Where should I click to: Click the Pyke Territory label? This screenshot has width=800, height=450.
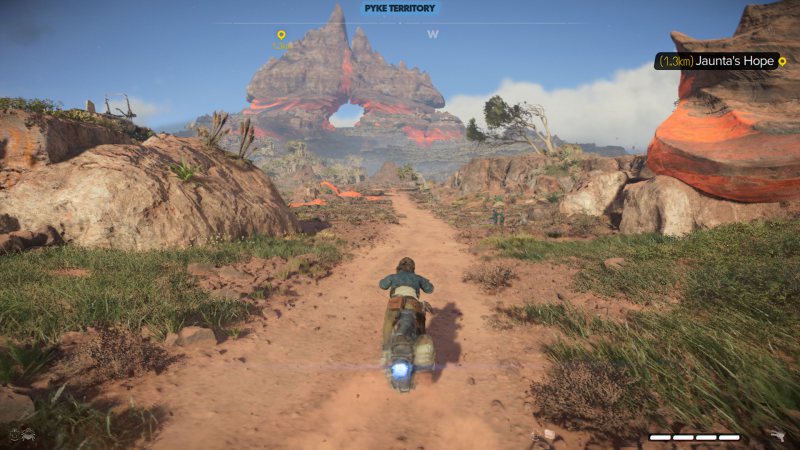(x=398, y=8)
